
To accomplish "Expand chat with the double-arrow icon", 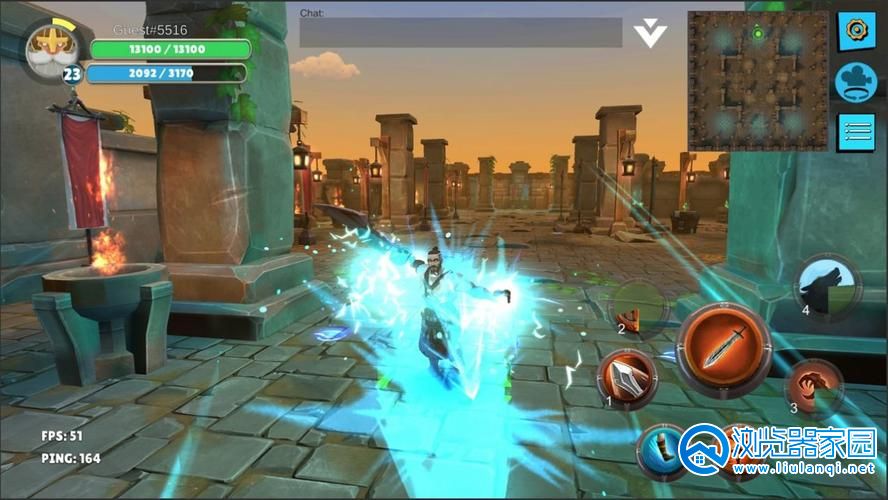I will click(650, 33).
